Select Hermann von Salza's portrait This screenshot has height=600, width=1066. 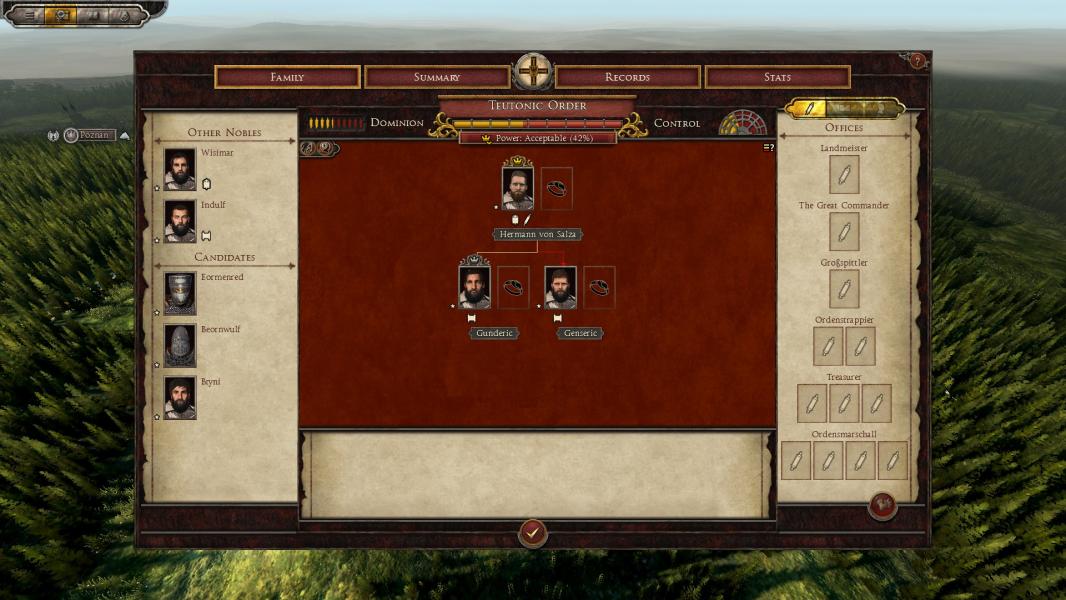click(517, 188)
